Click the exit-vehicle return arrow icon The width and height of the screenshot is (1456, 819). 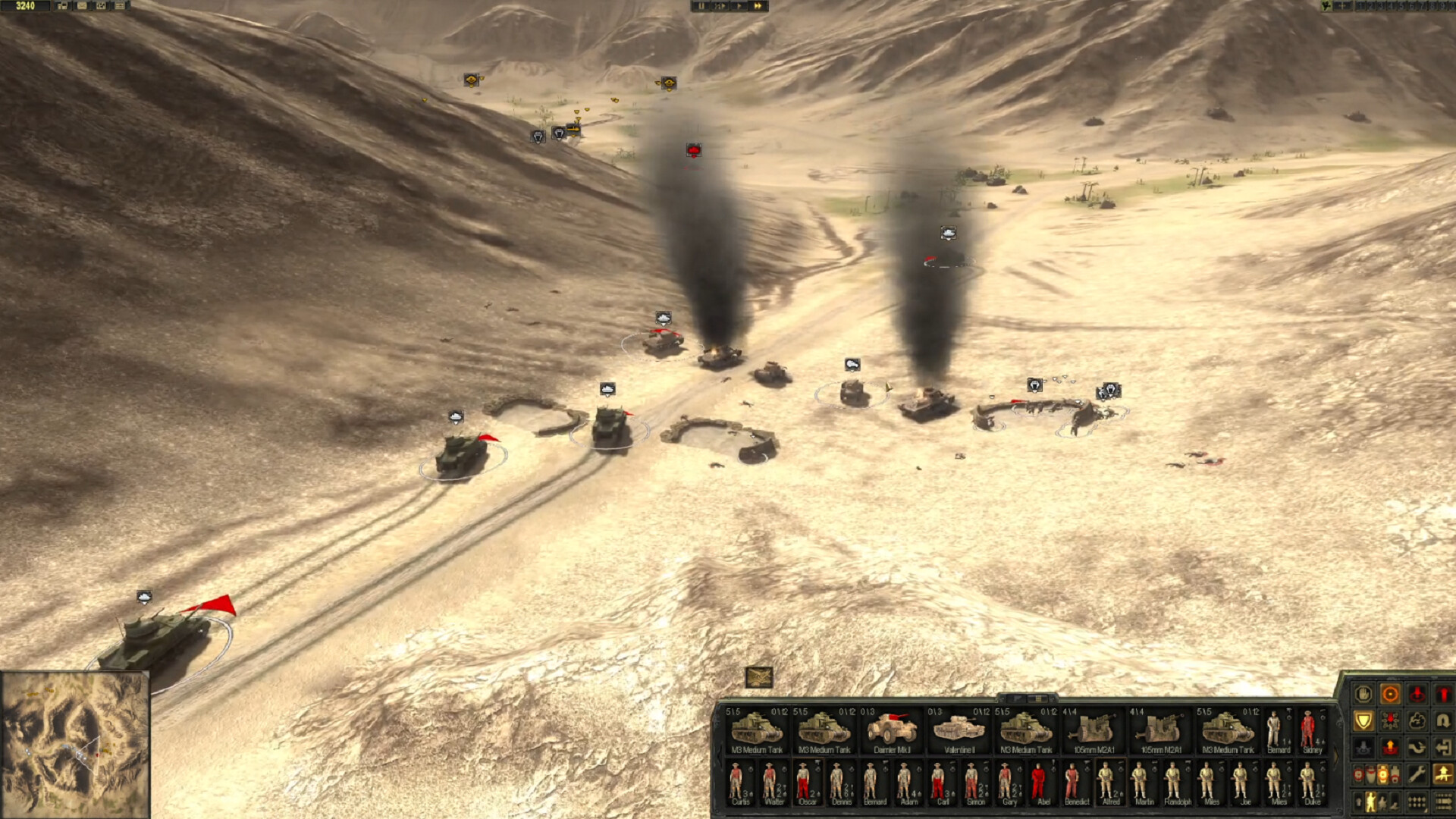1445,747
